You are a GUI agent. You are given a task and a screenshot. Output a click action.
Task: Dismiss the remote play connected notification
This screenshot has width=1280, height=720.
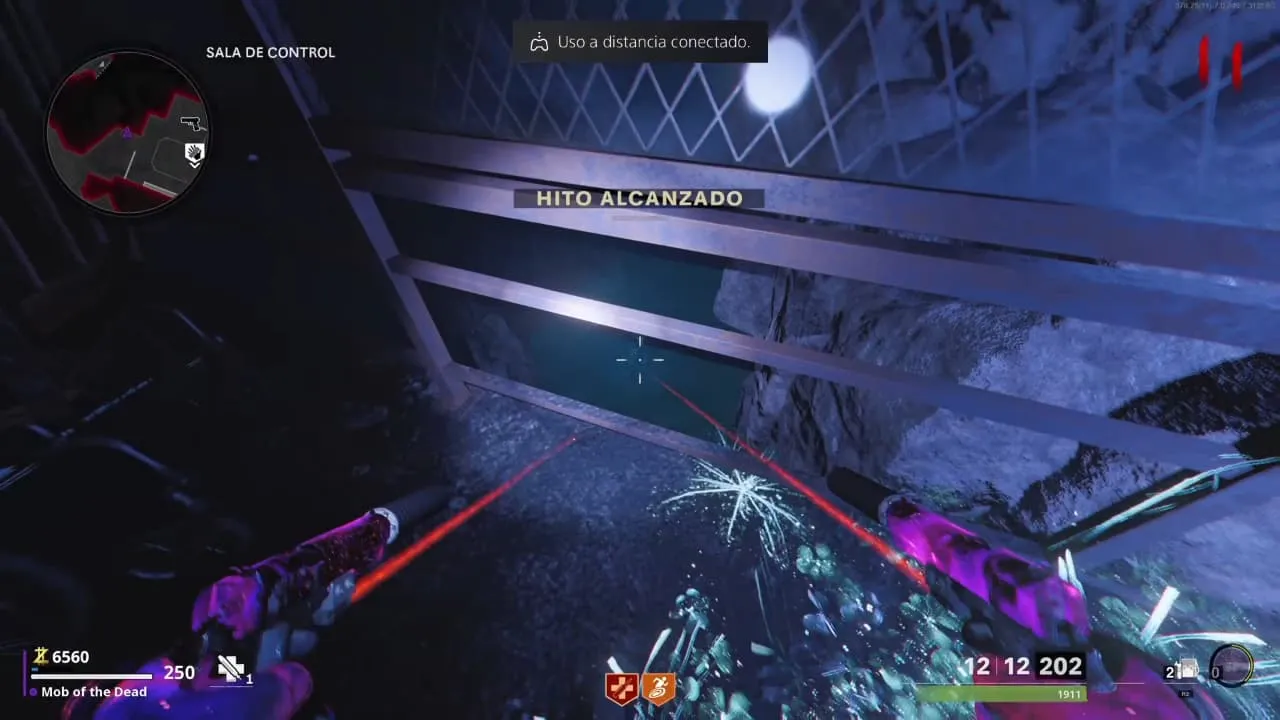coord(640,42)
